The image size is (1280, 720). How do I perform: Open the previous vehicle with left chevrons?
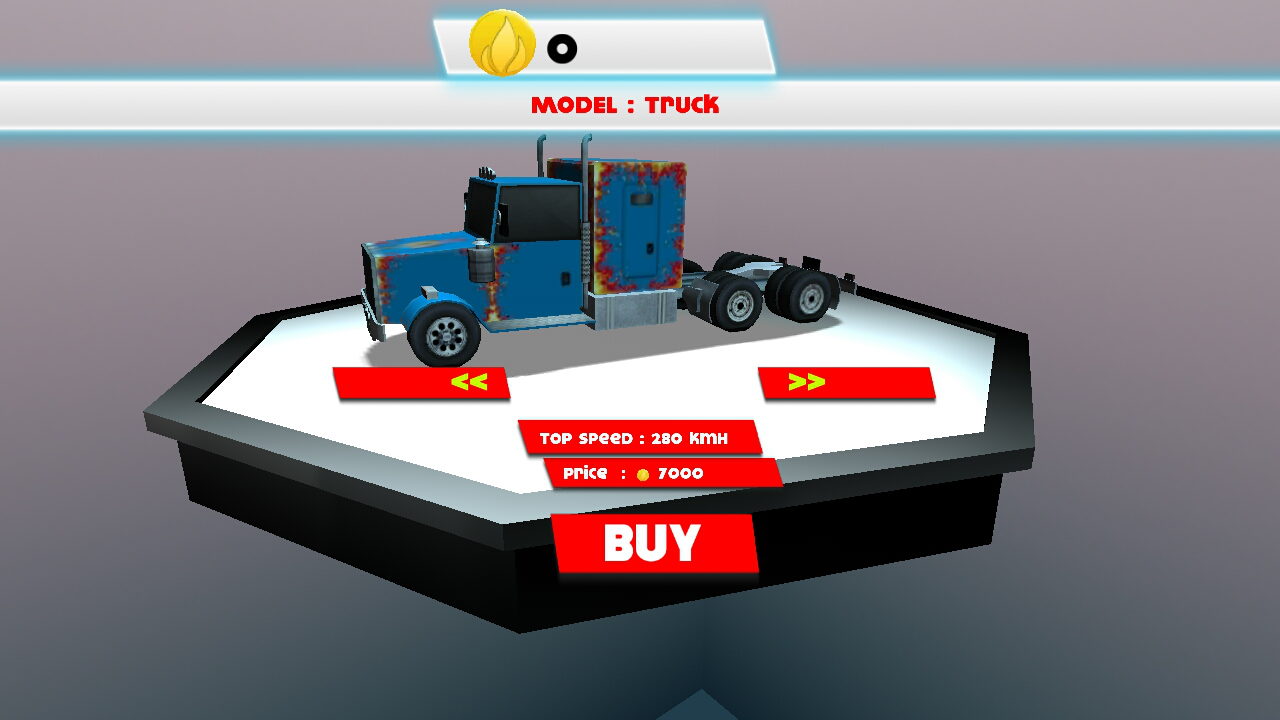470,382
